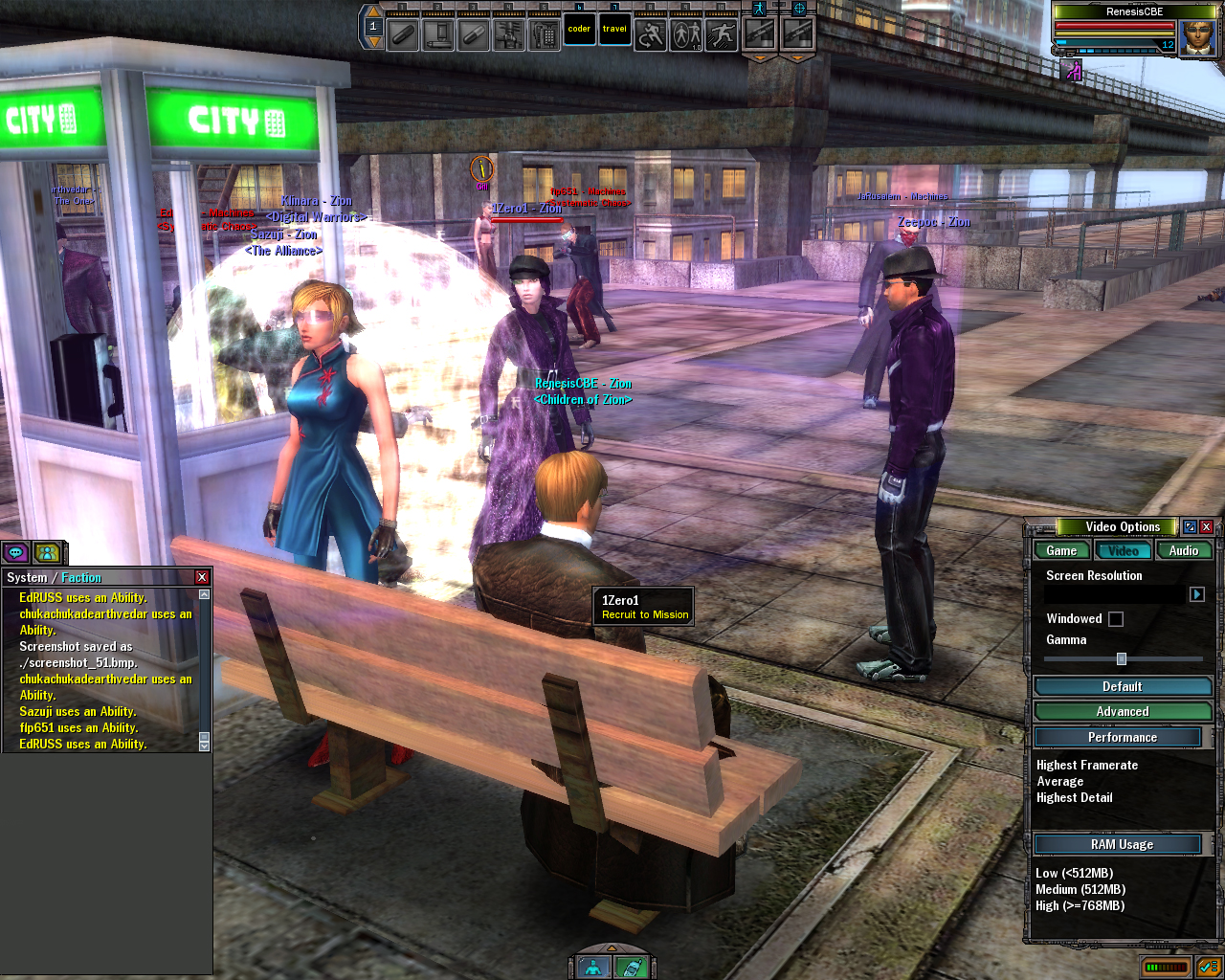This screenshot has width=1225, height=980.
Task: Toggle the Windowed checkbox
Action: click(1116, 619)
